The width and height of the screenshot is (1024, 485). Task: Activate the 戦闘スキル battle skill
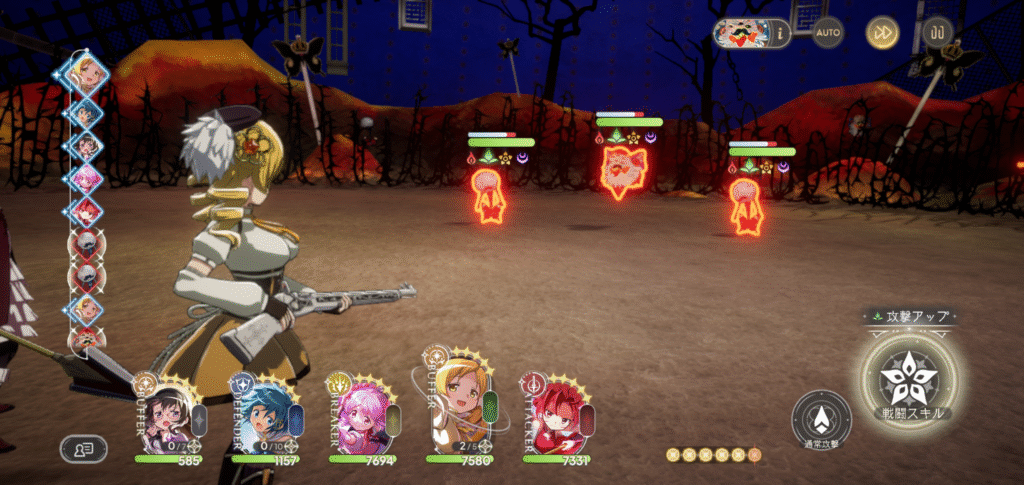909,375
